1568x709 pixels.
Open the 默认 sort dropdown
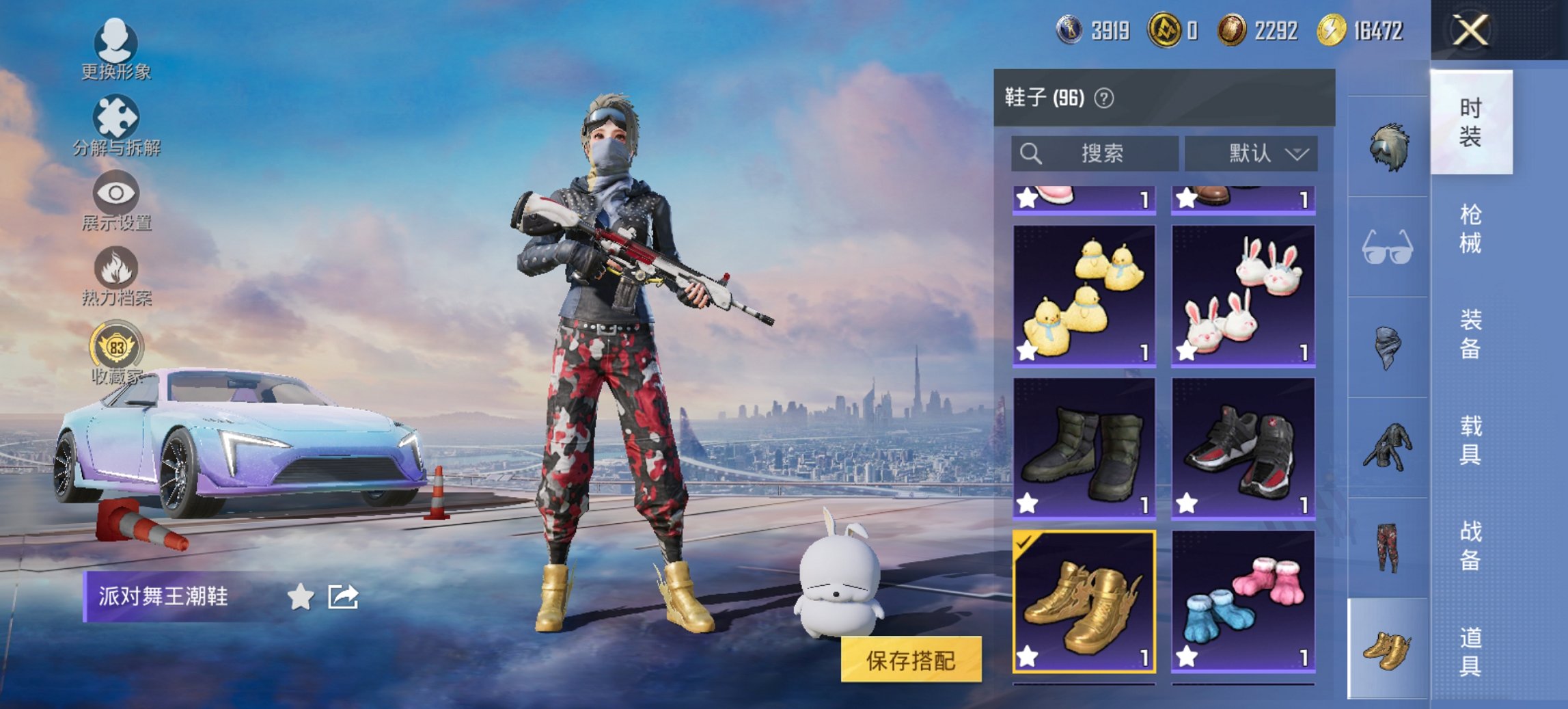pyautogui.click(x=1250, y=153)
